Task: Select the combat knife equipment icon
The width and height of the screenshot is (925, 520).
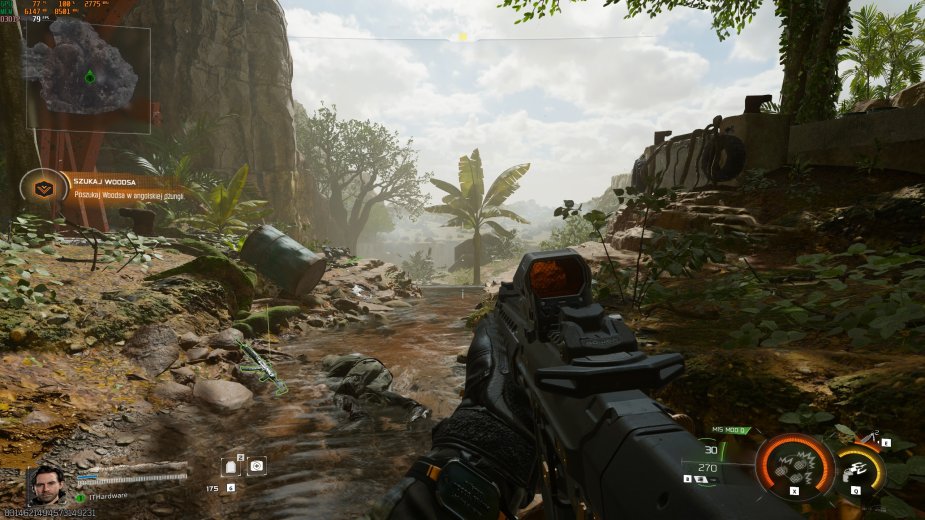Action: [x=871, y=435]
